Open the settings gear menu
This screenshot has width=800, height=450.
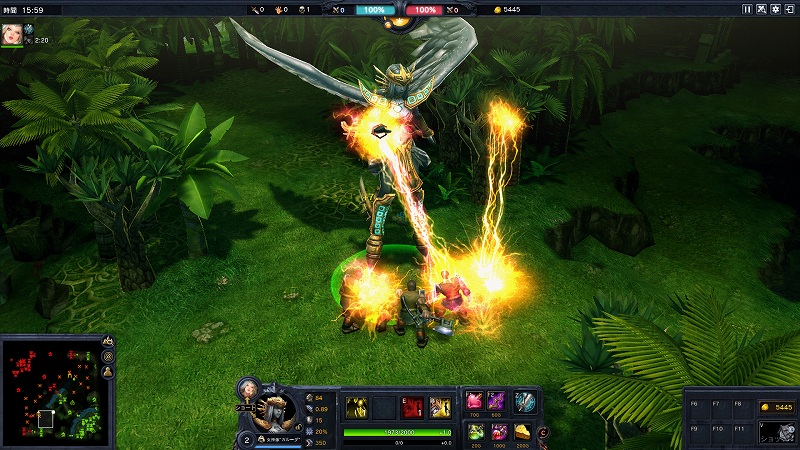(775, 9)
